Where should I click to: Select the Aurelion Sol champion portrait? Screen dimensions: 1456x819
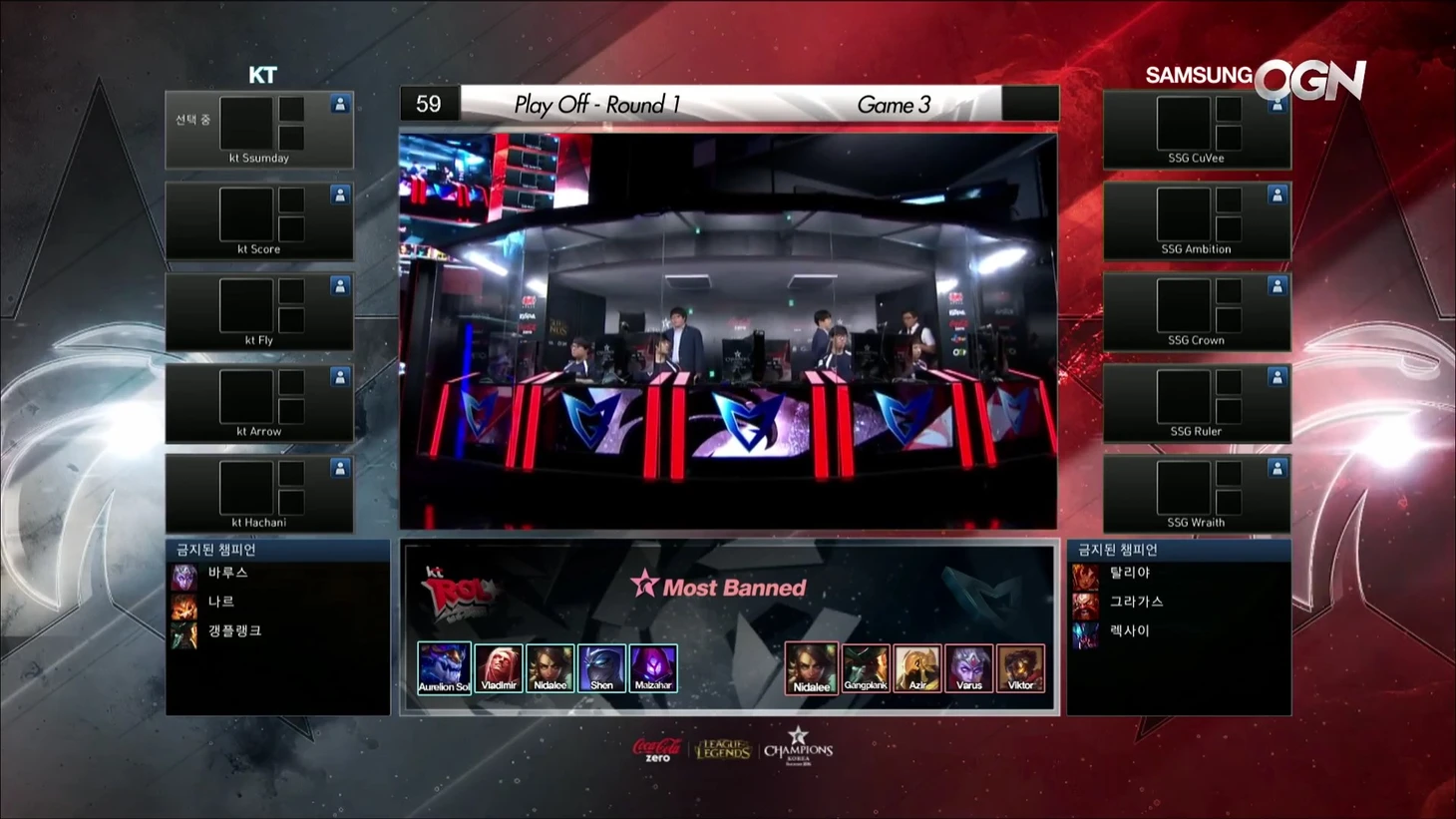(x=444, y=666)
